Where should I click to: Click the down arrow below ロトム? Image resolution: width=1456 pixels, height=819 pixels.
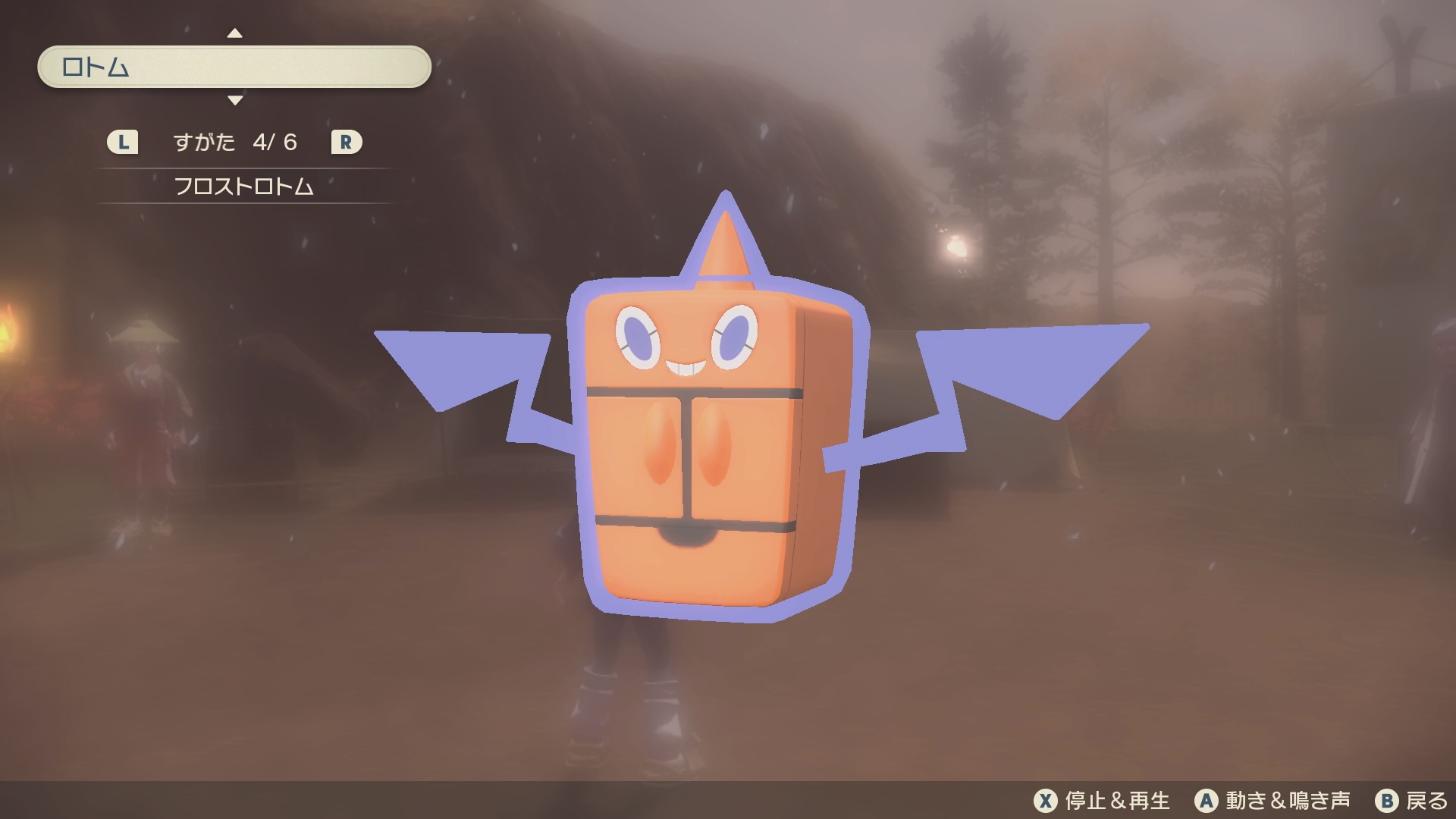tap(235, 100)
